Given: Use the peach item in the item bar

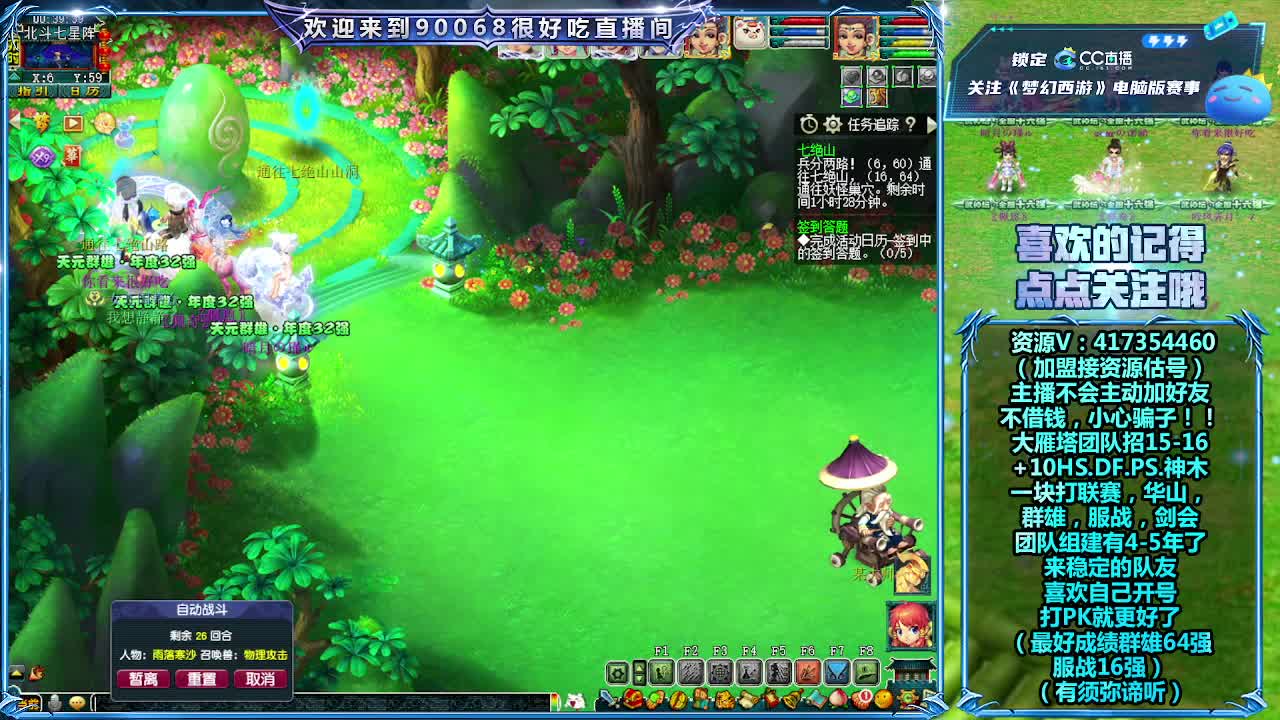Looking at the screenshot, I should click(x=839, y=700).
